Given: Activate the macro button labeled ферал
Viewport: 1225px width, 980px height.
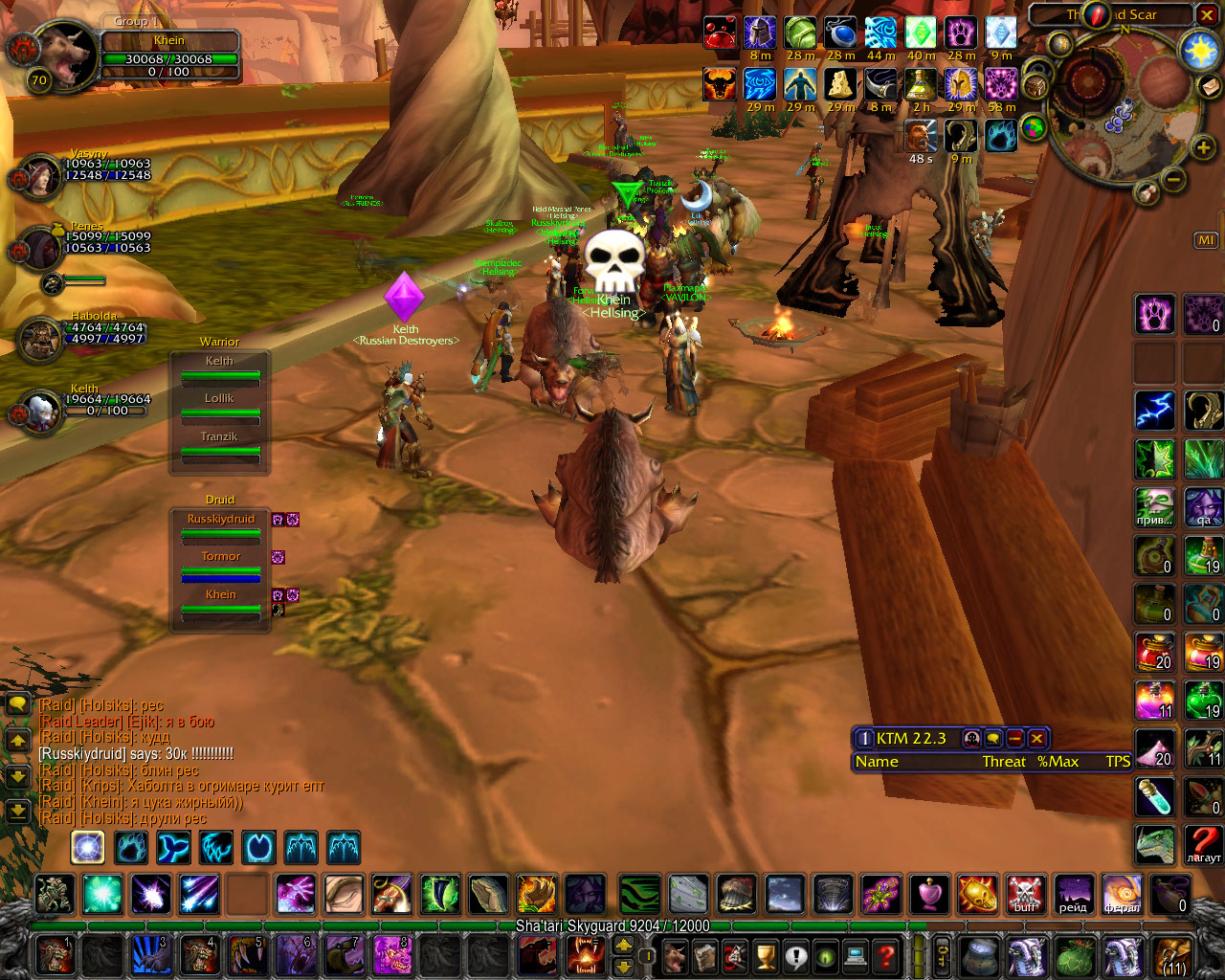Looking at the screenshot, I should coord(1121,895).
